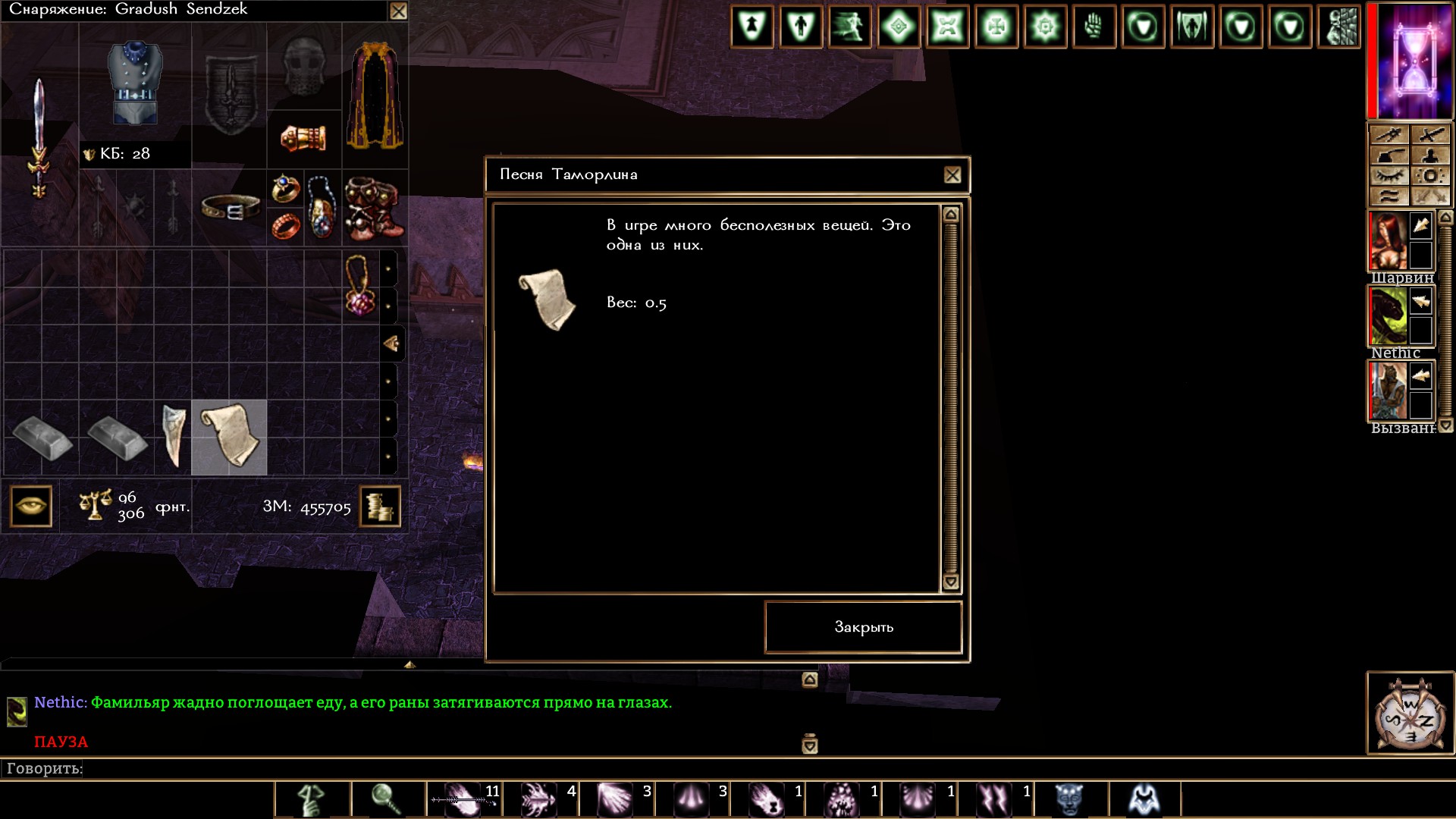Select Nethic familiar portrait
The width and height of the screenshot is (1456, 819).
point(1388,316)
